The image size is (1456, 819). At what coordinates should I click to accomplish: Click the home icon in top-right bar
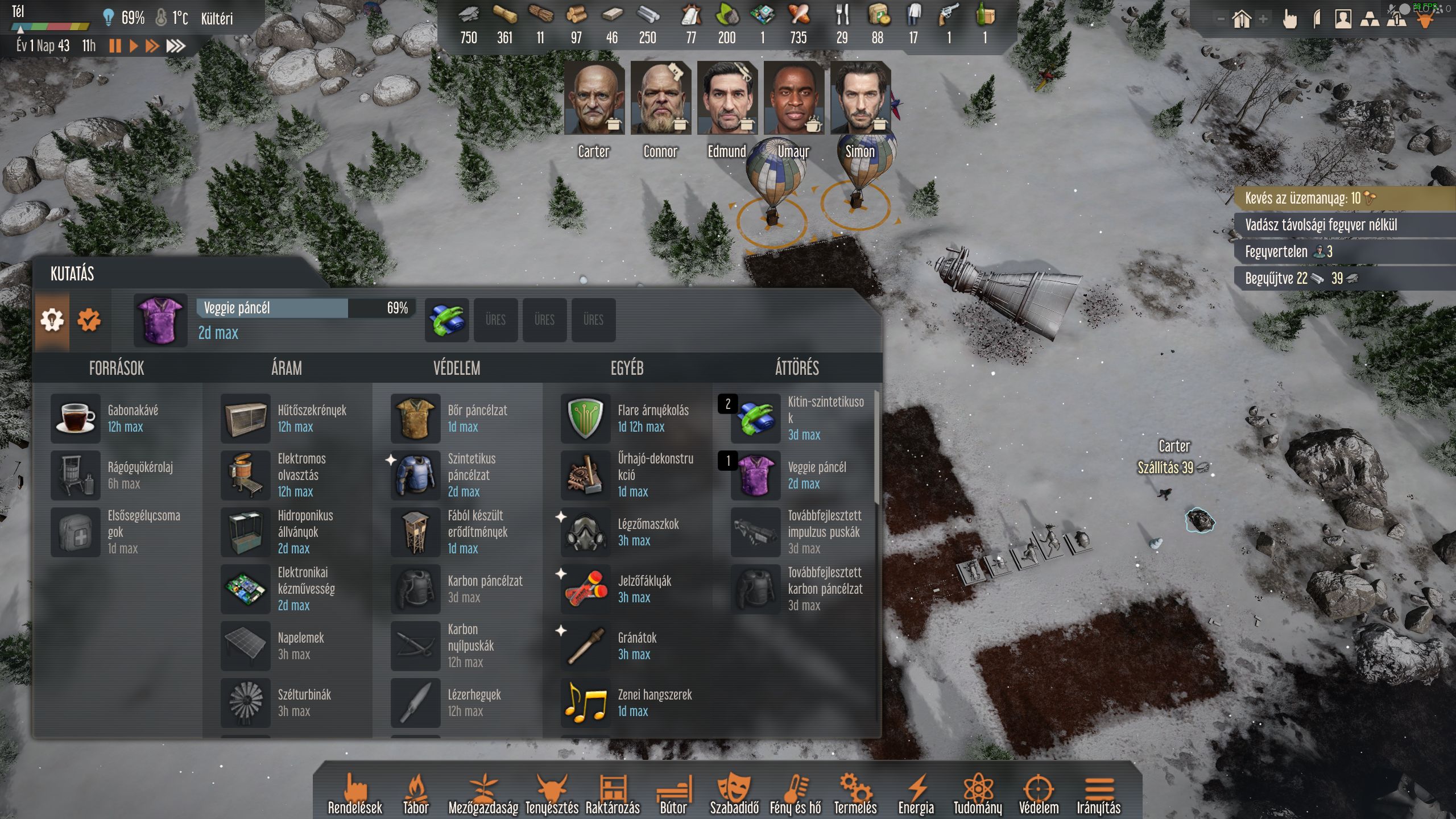1242,20
